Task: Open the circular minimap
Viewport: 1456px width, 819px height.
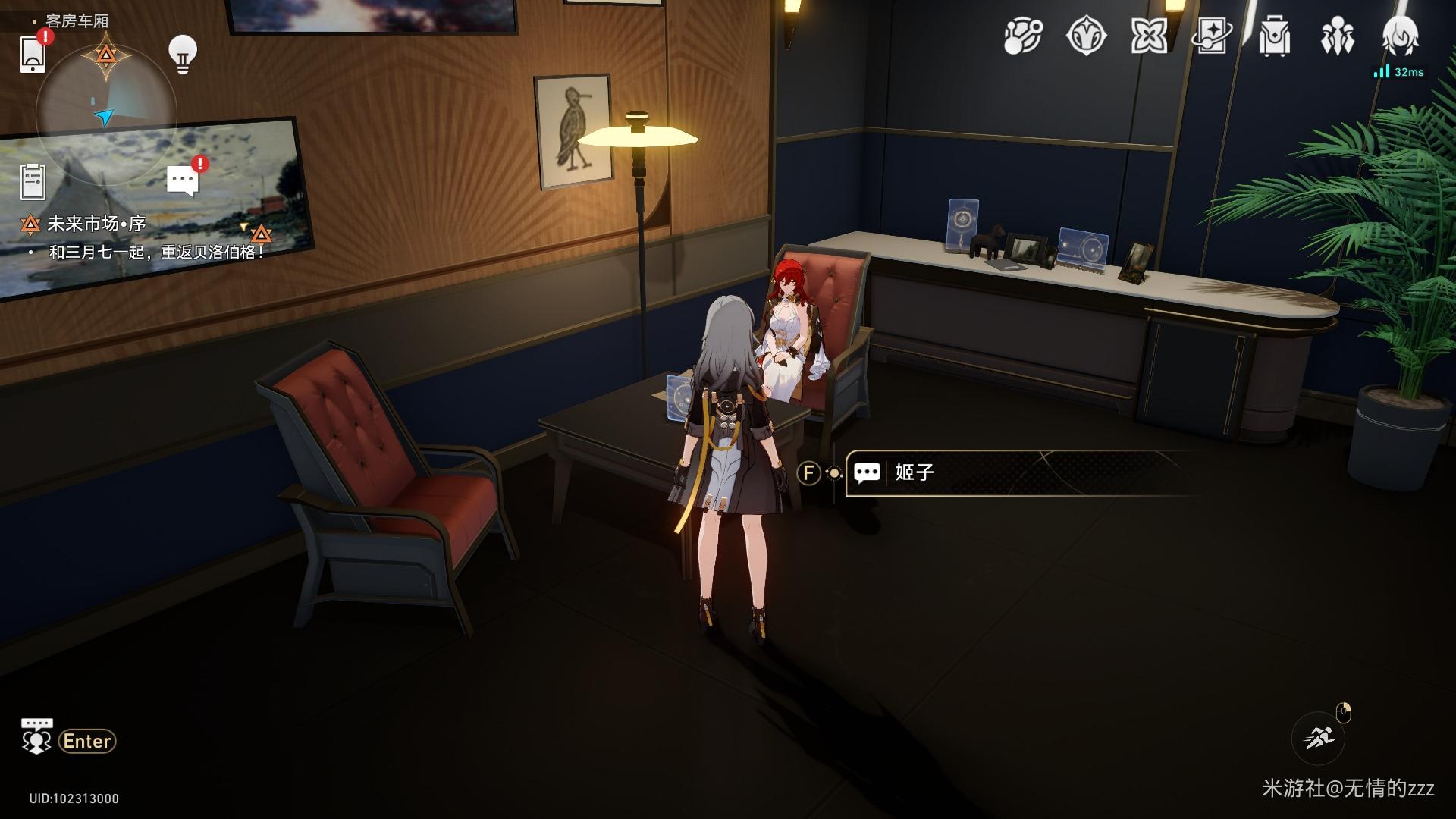Action: point(106,115)
